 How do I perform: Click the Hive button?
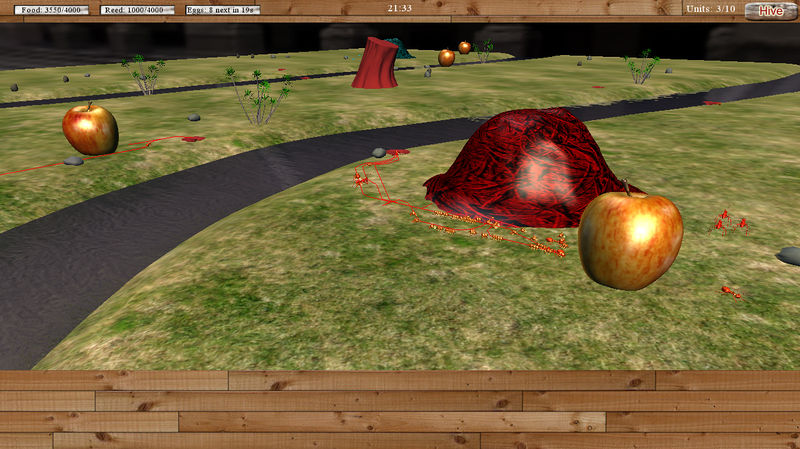pos(770,11)
